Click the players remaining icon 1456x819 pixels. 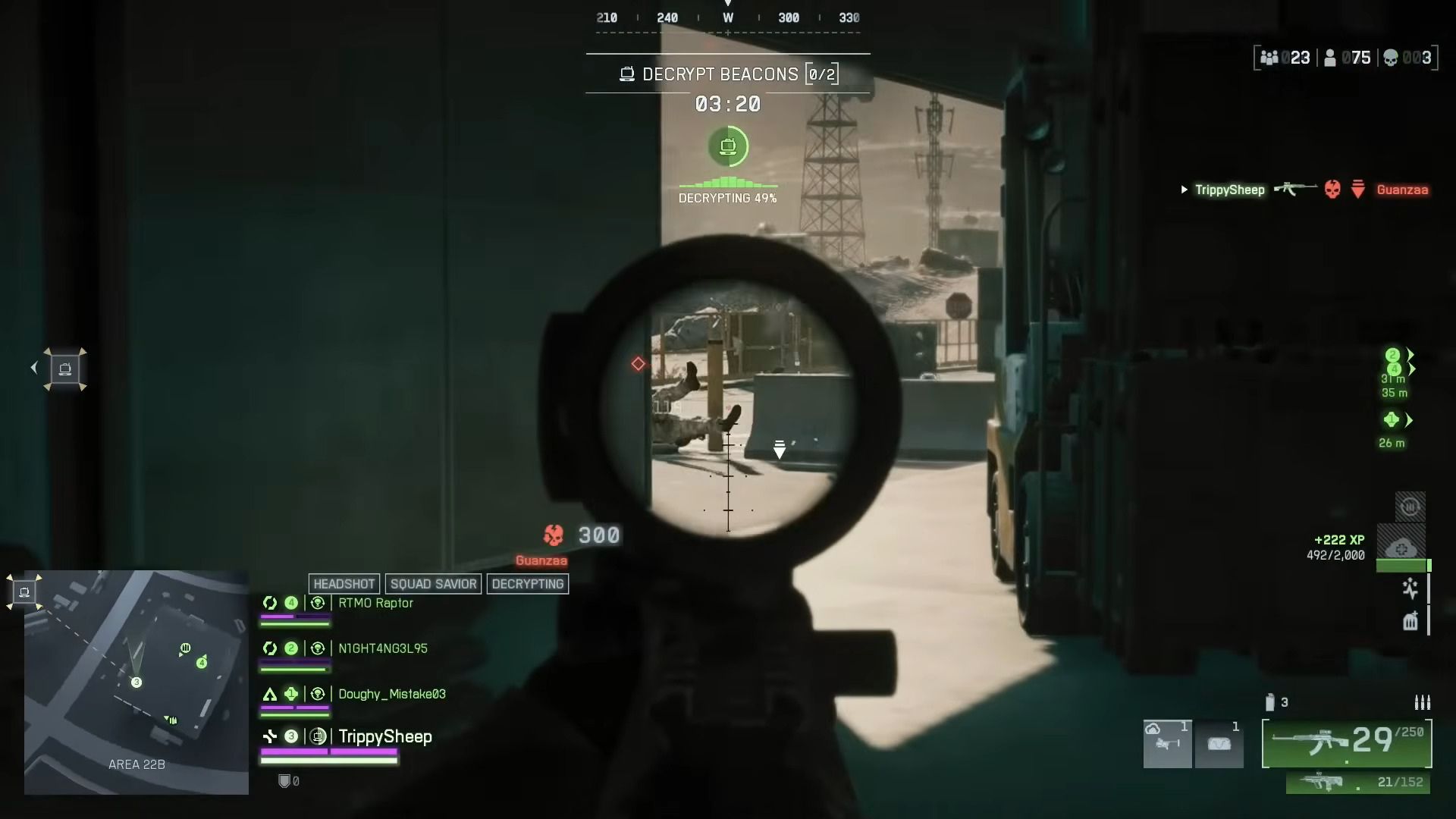1330,58
